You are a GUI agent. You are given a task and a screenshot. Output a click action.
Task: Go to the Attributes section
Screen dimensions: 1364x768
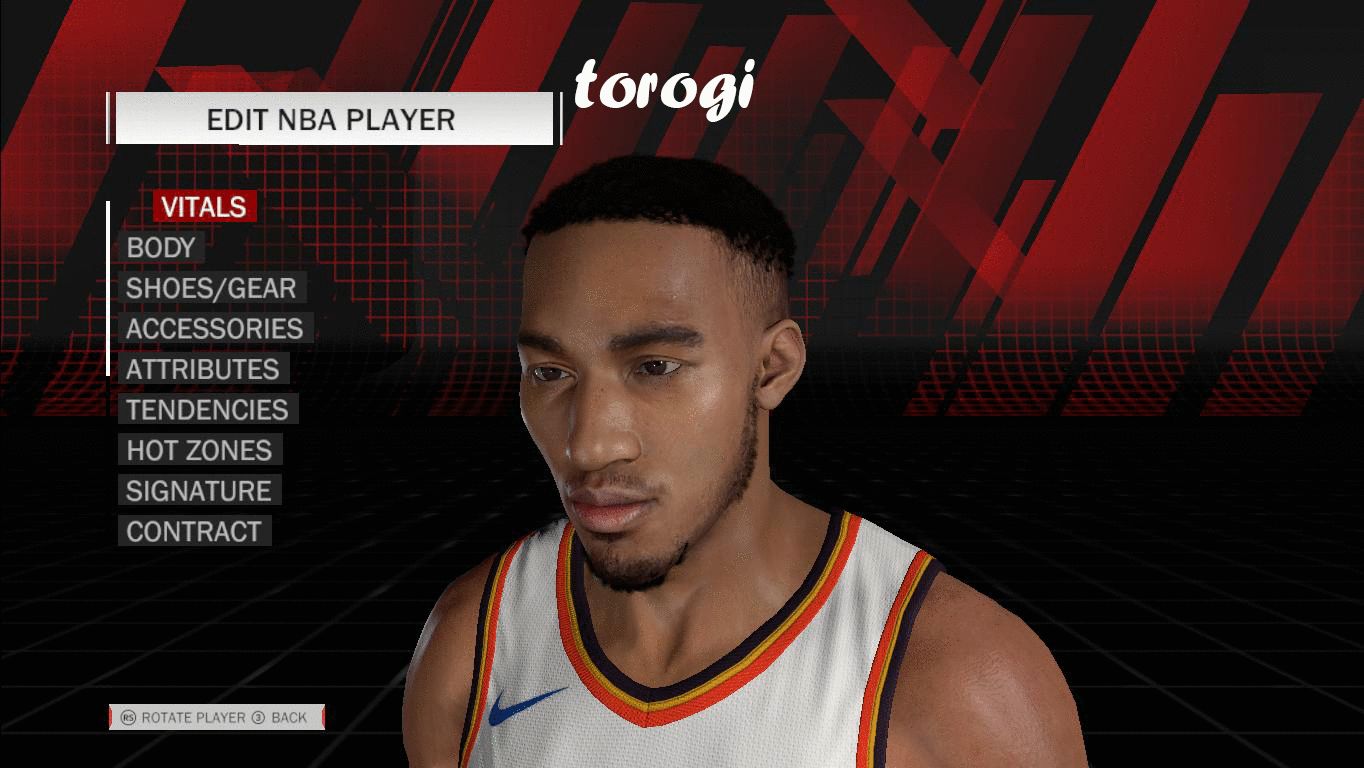coord(202,370)
